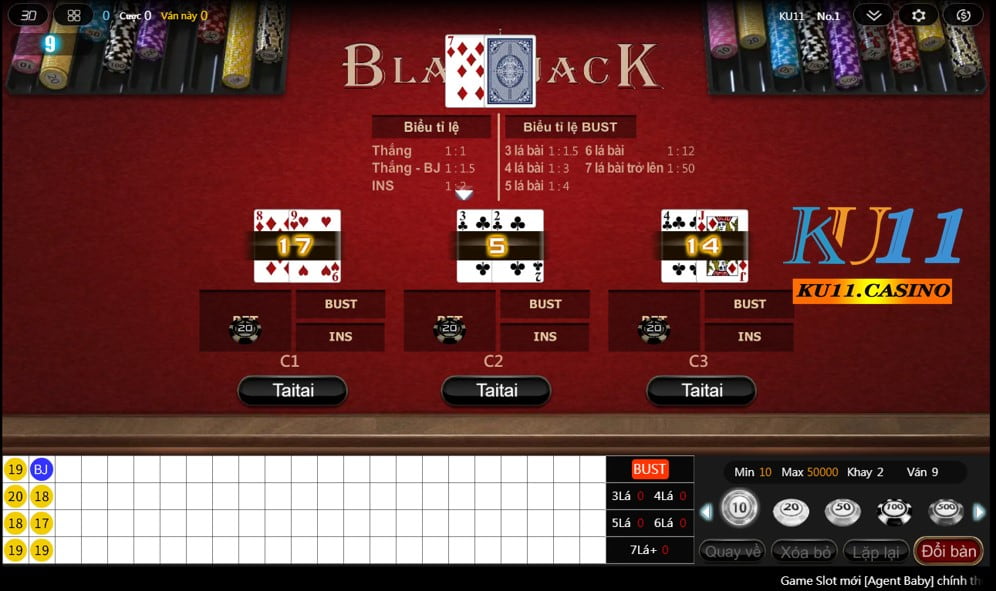Viewport: 996px width, 591px height.
Task: Expand the double-chevron dropdown in top bar
Action: click(x=873, y=15)
